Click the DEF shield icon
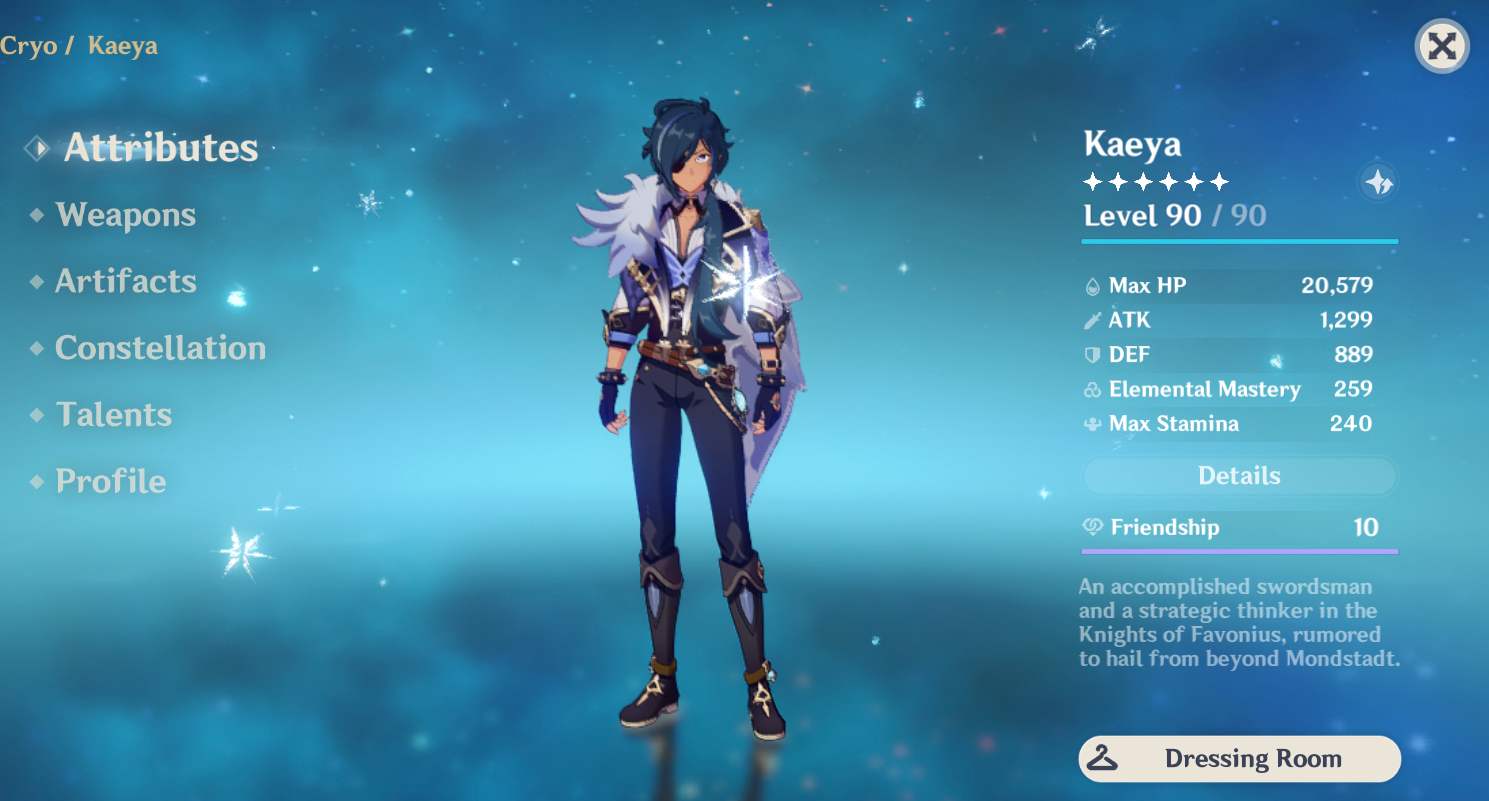 pos(1094,354)
